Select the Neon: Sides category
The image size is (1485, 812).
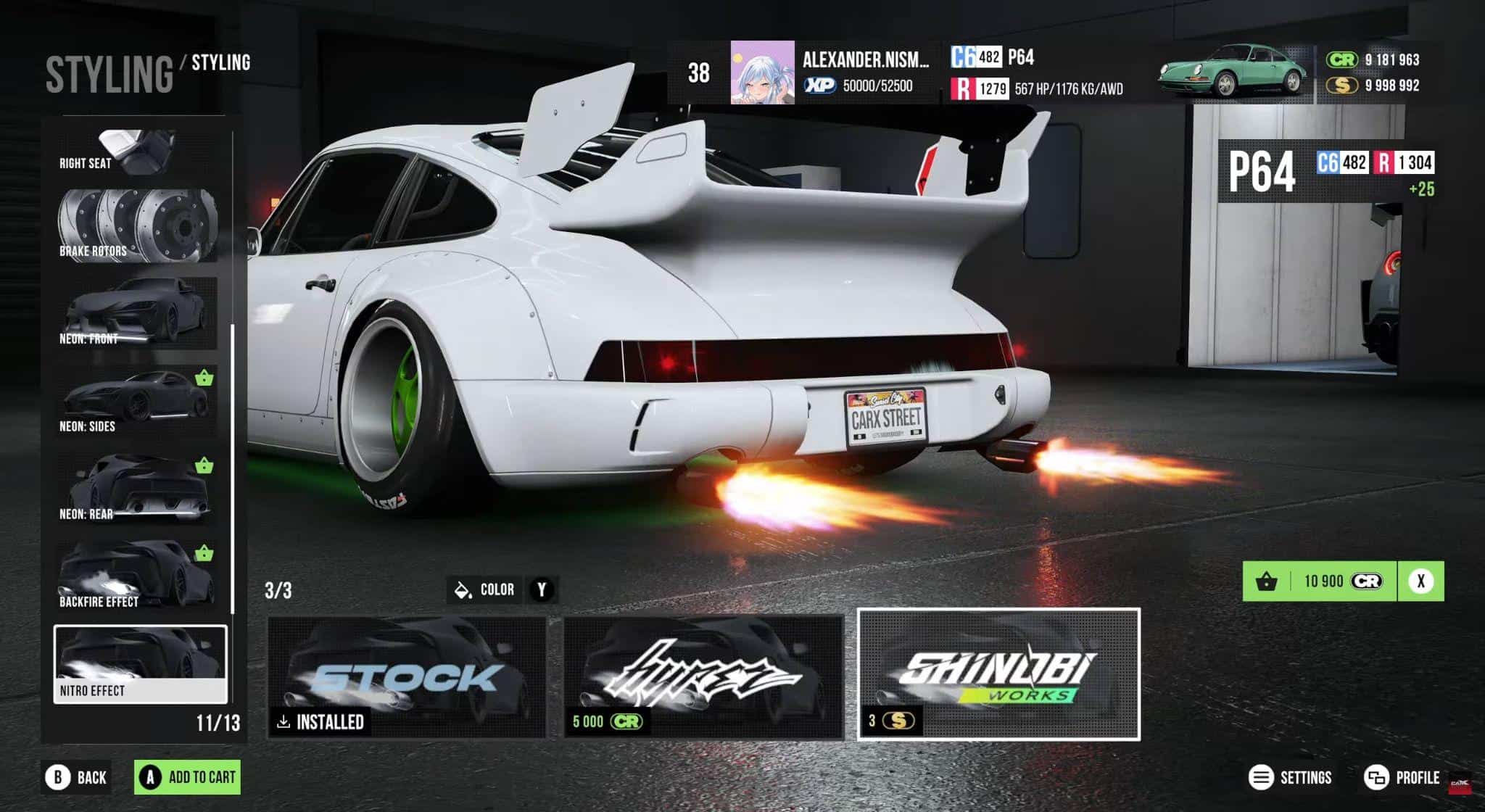(x=136, y=401)
